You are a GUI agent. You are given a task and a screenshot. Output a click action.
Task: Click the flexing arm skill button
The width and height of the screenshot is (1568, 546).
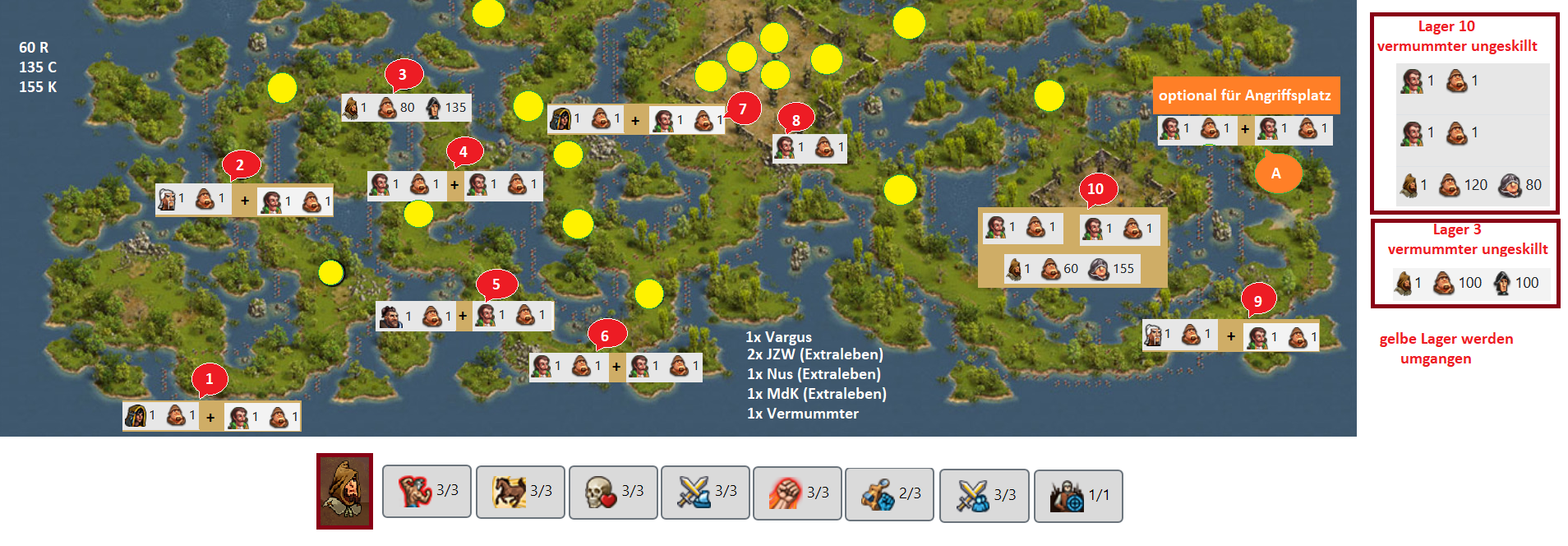tap(427, 492)
